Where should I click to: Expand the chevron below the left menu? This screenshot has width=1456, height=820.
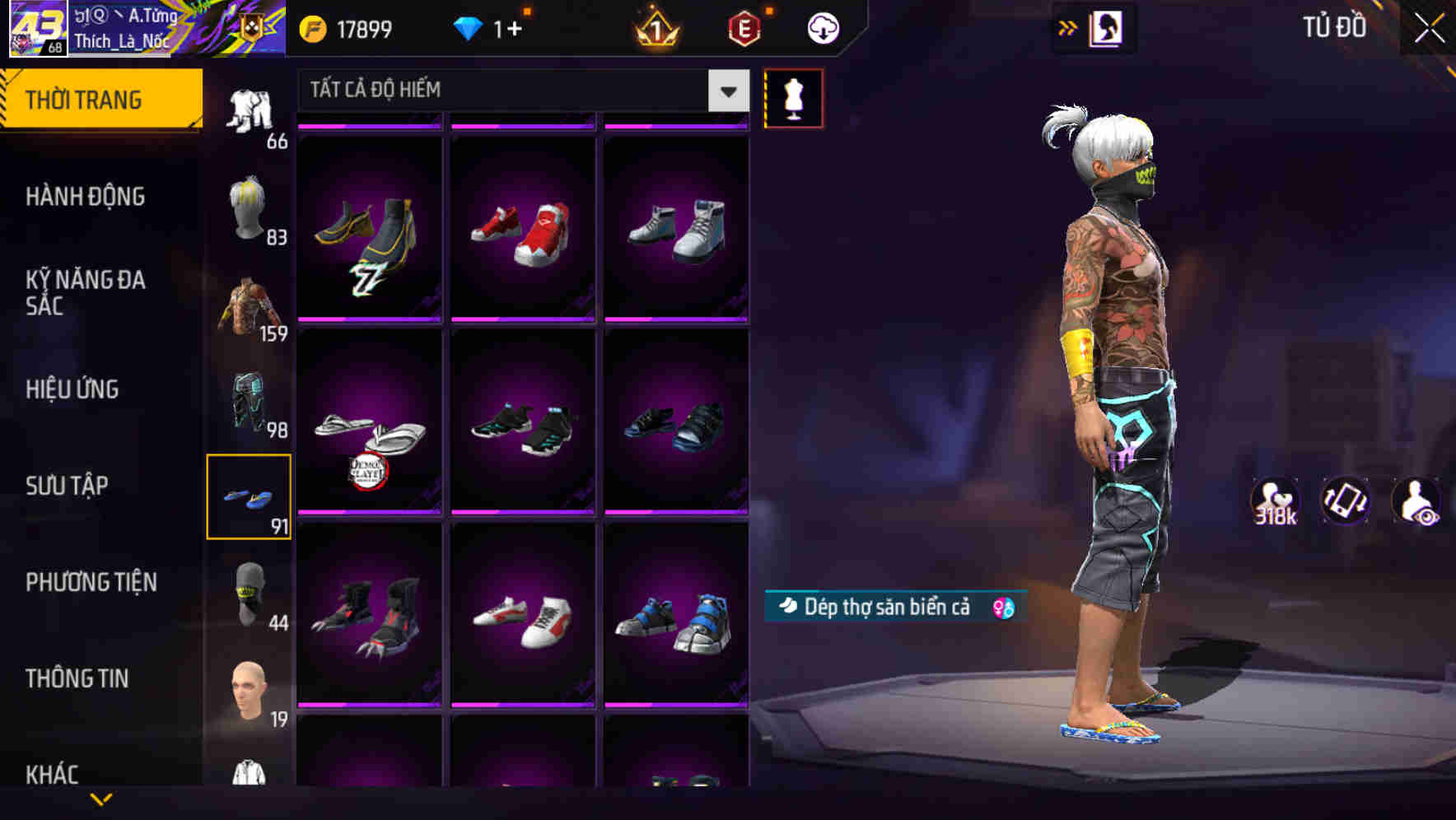pos(102,797)
